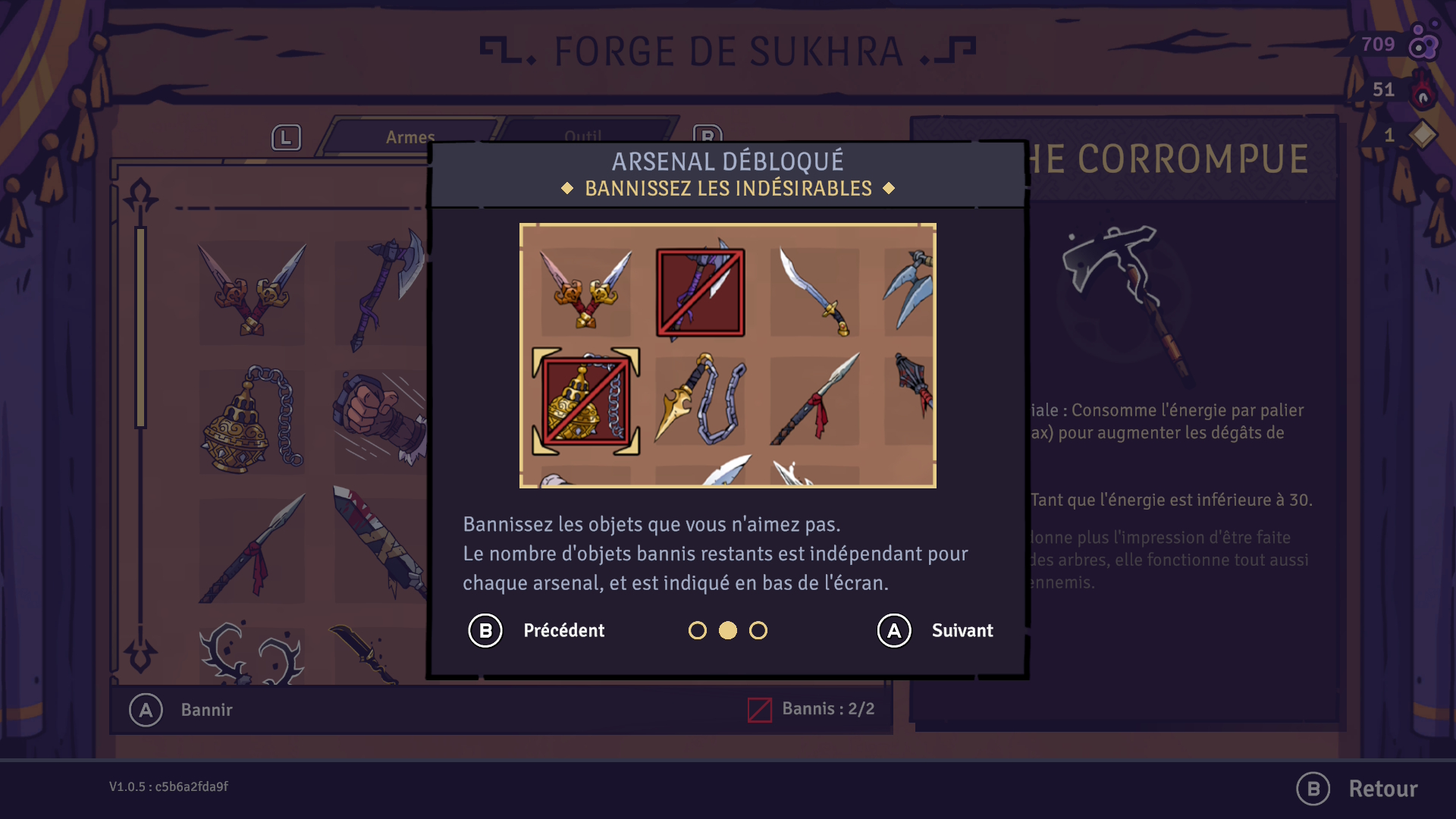Click the scroll-down arrow of the weapon list
1456x819 pixels.
(x=141, y=652)
